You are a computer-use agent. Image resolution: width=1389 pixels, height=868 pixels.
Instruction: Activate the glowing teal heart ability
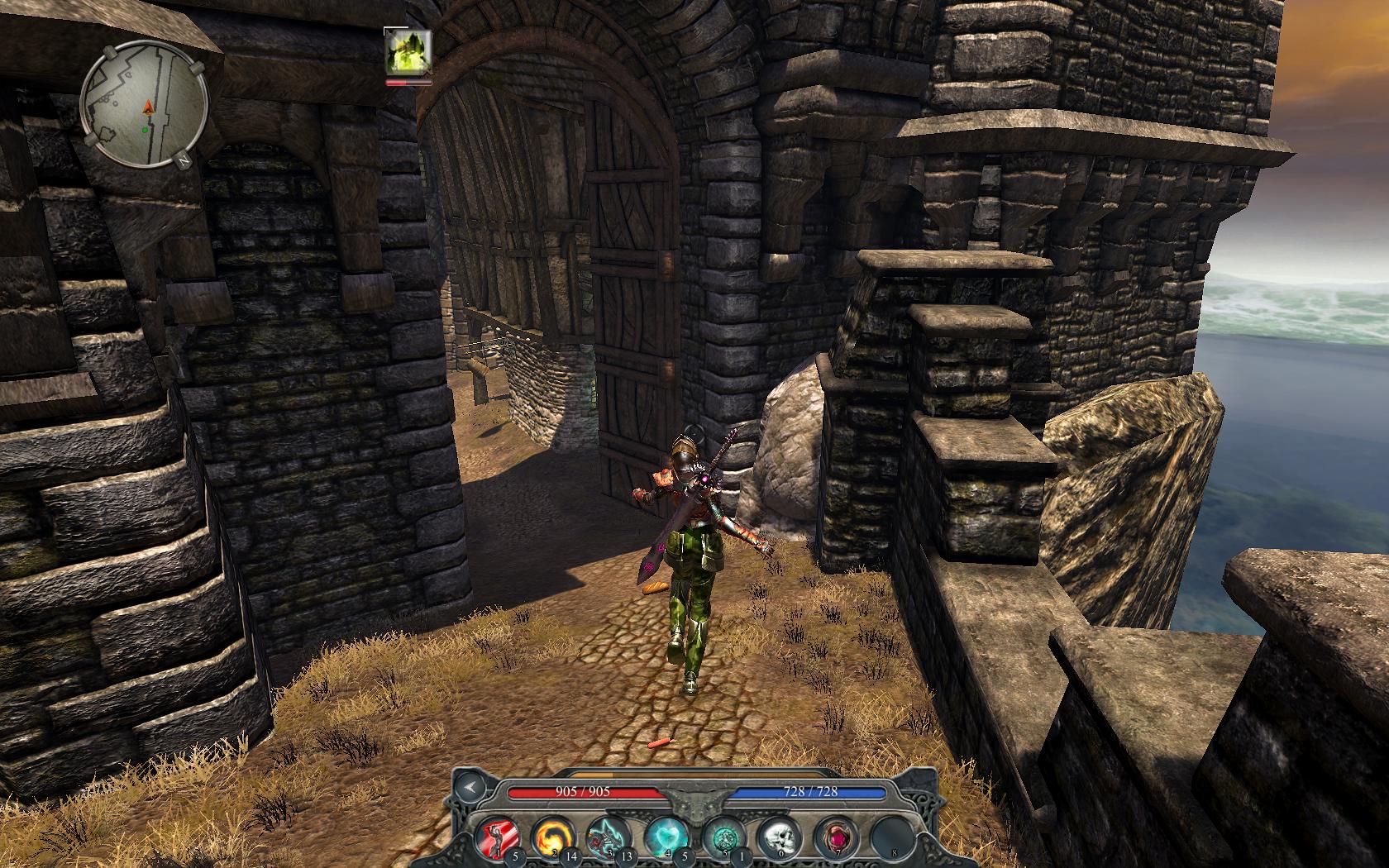coord(664,837)
